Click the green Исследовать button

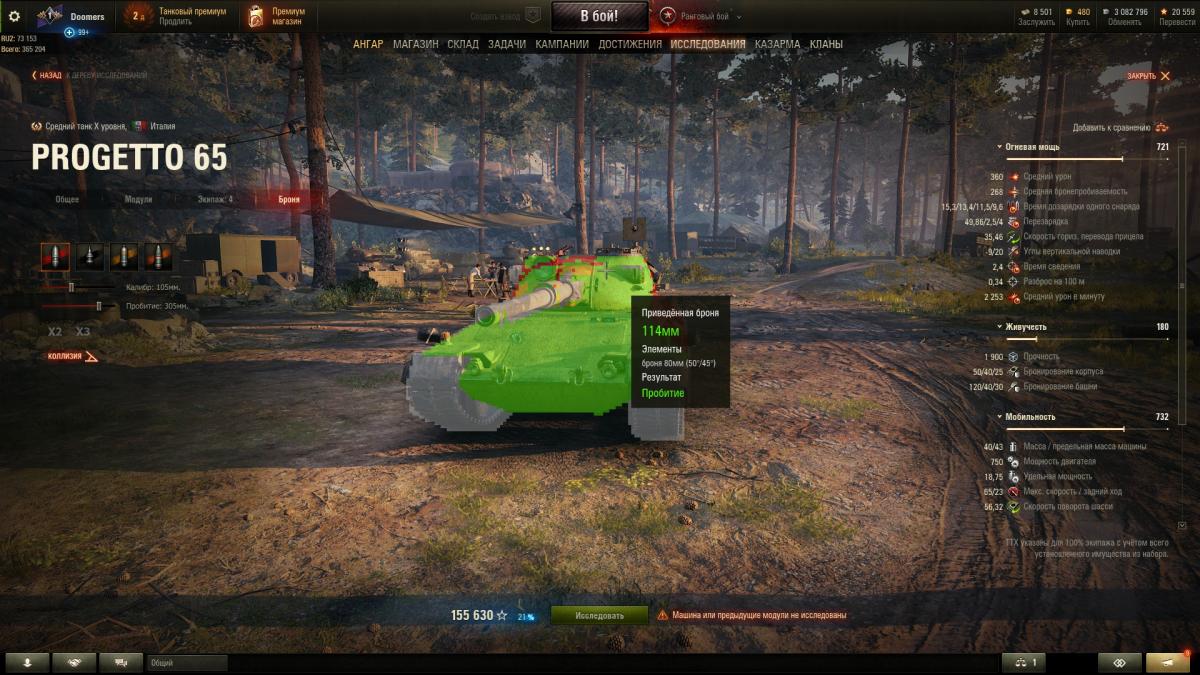point(599,615)
